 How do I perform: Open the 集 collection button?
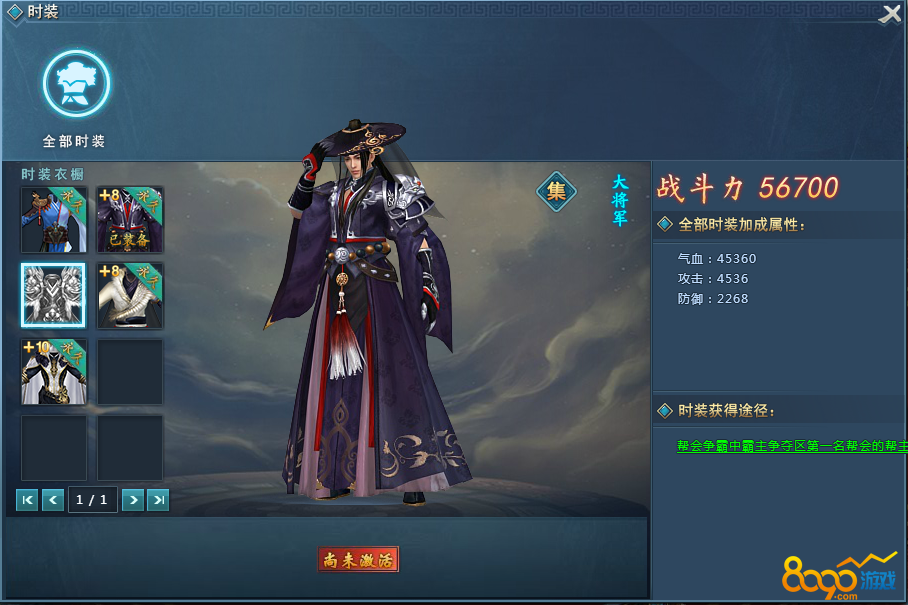(557, 191)
